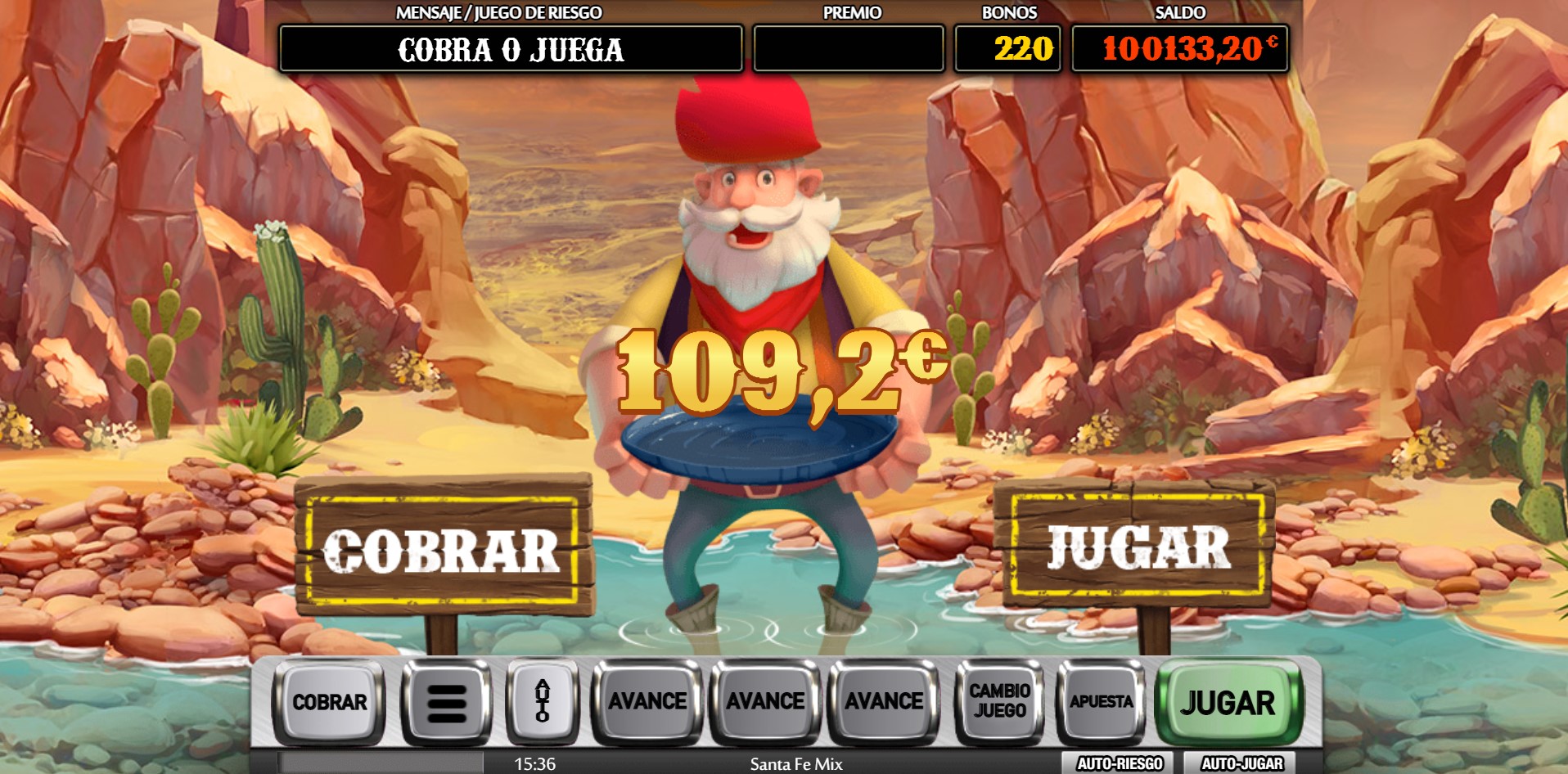Click the BONOS counter showing 220
The height and width of the screenshot is (774, 1568).
[1007, 51]
